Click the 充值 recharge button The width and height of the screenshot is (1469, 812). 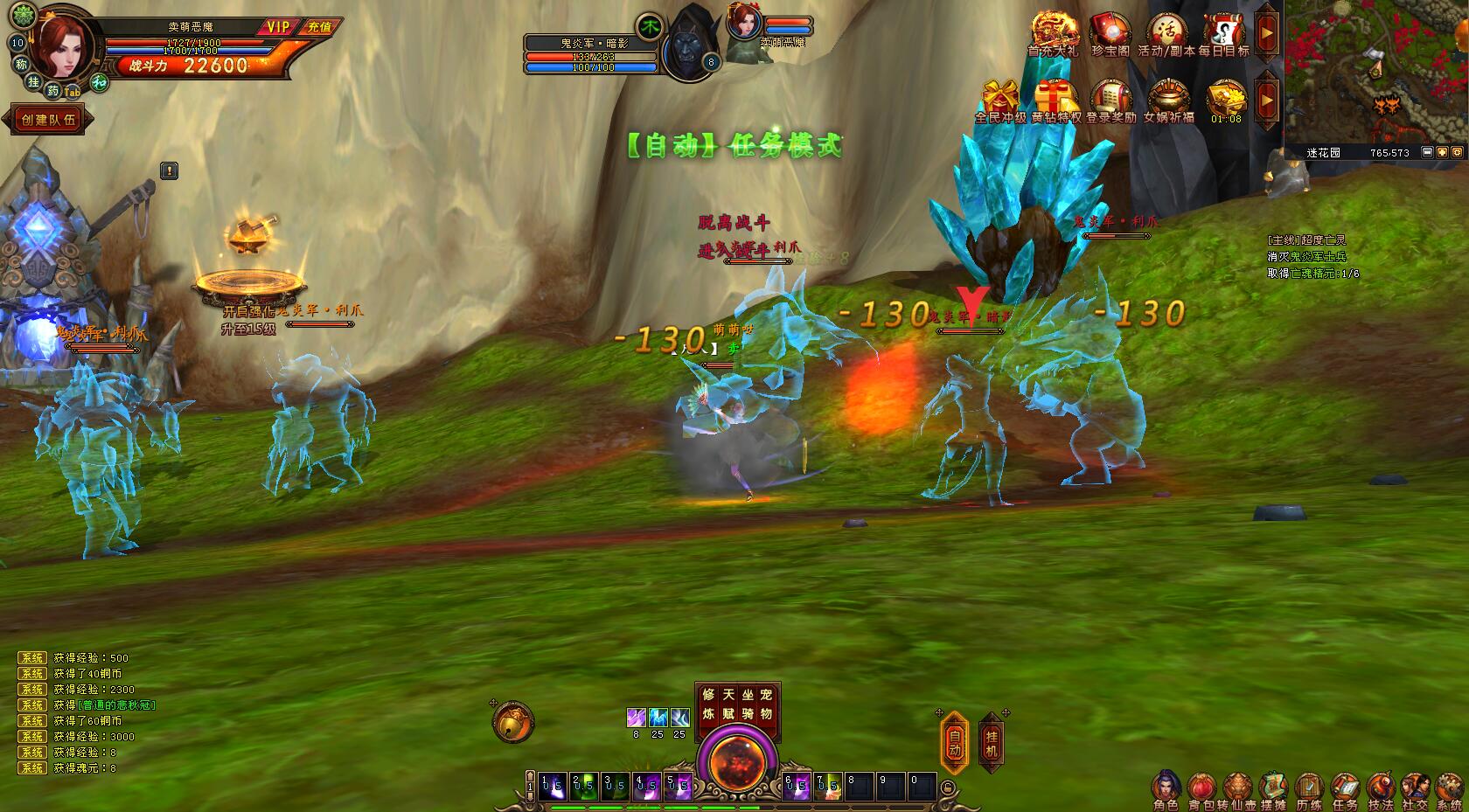tap(319, 27)
